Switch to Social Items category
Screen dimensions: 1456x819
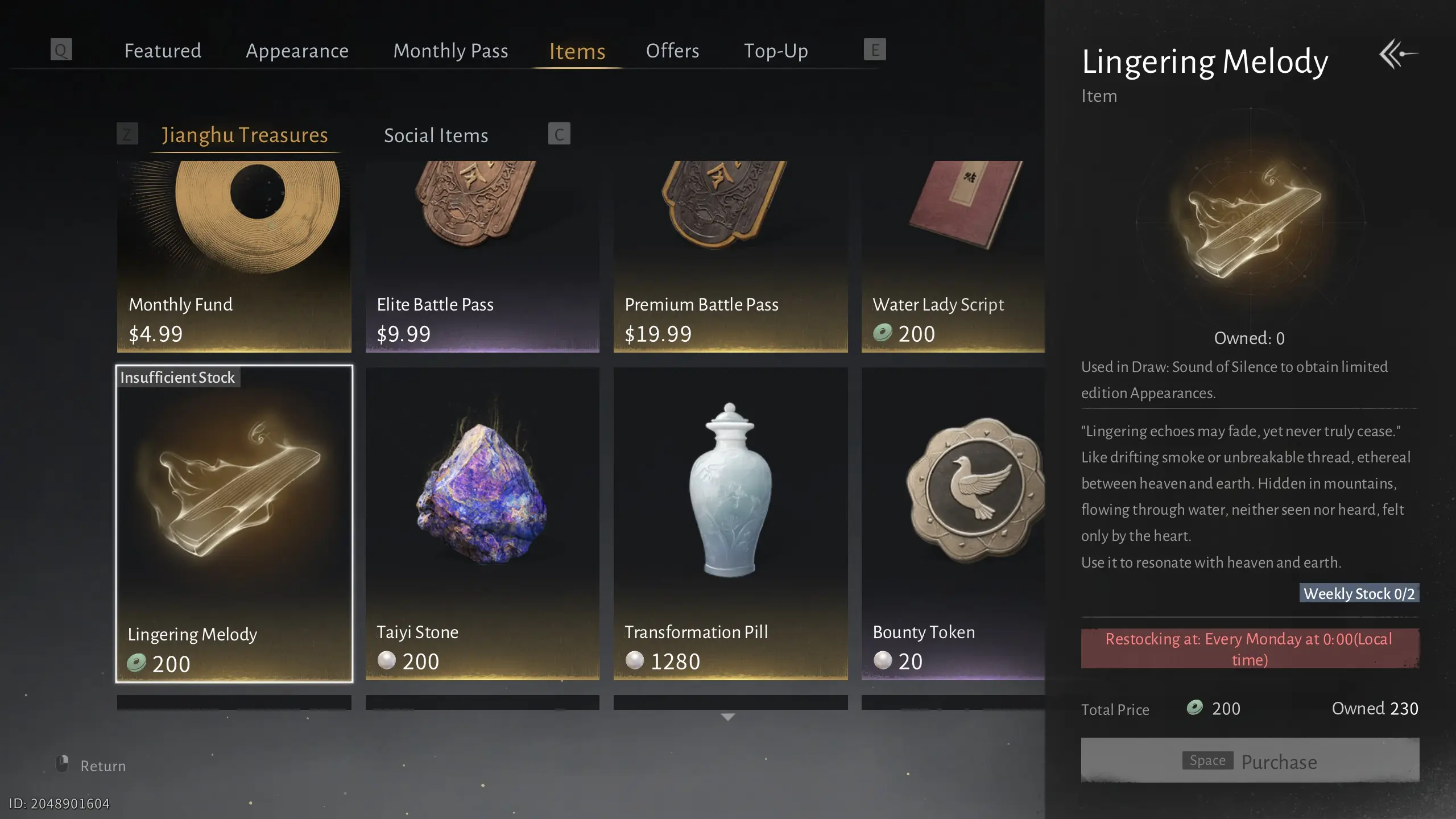click(436, 135)
